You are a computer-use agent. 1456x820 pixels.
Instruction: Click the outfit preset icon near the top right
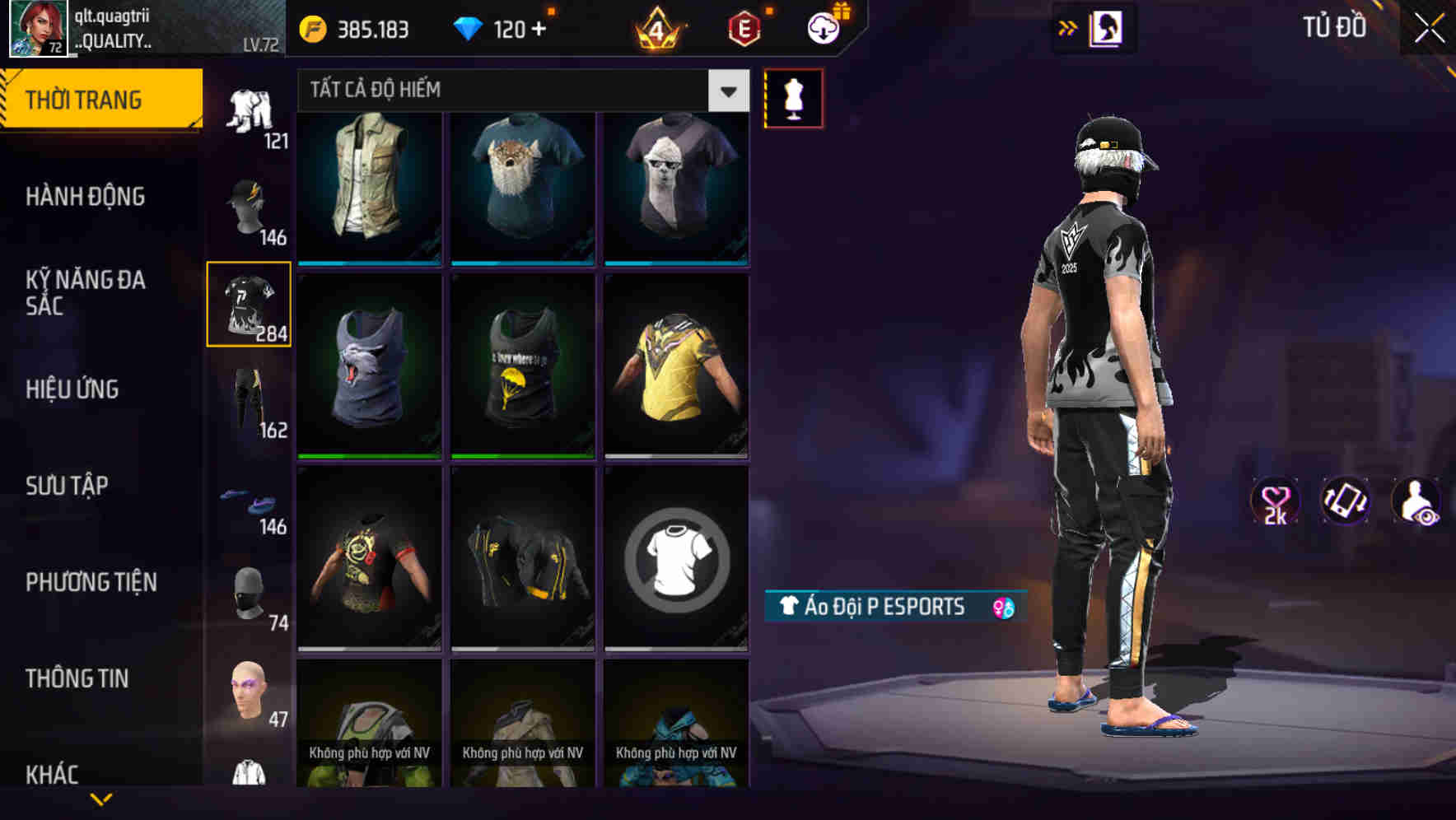point(1108,27)
